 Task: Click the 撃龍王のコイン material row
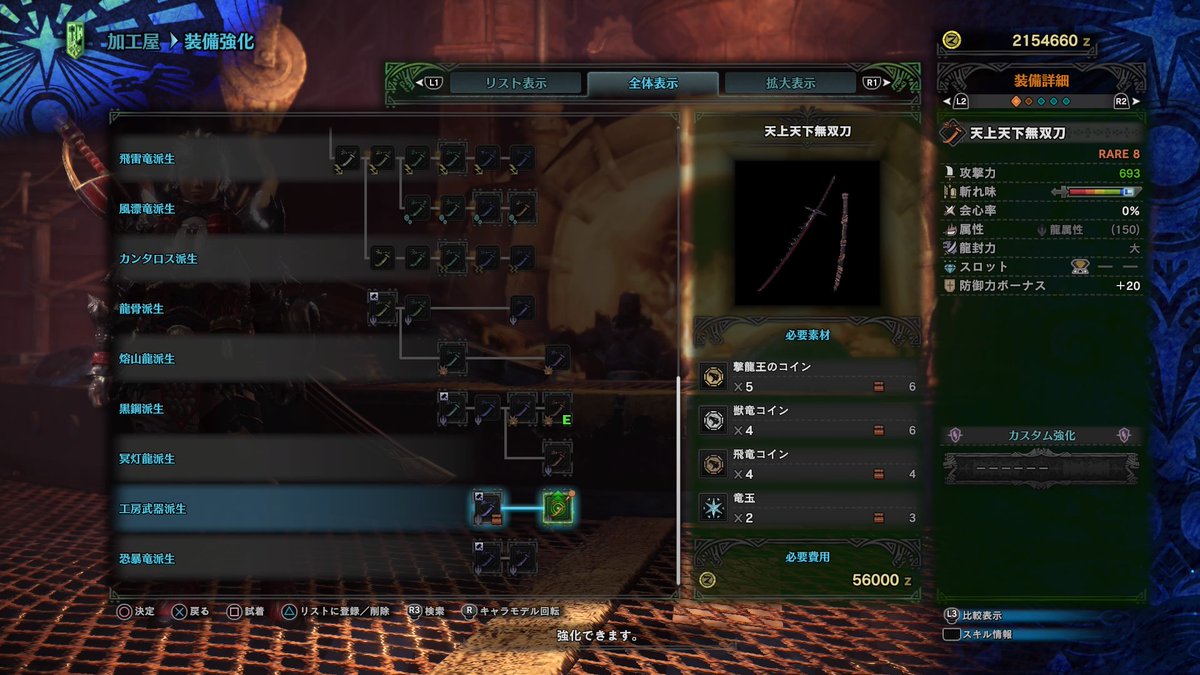[808, 377]
